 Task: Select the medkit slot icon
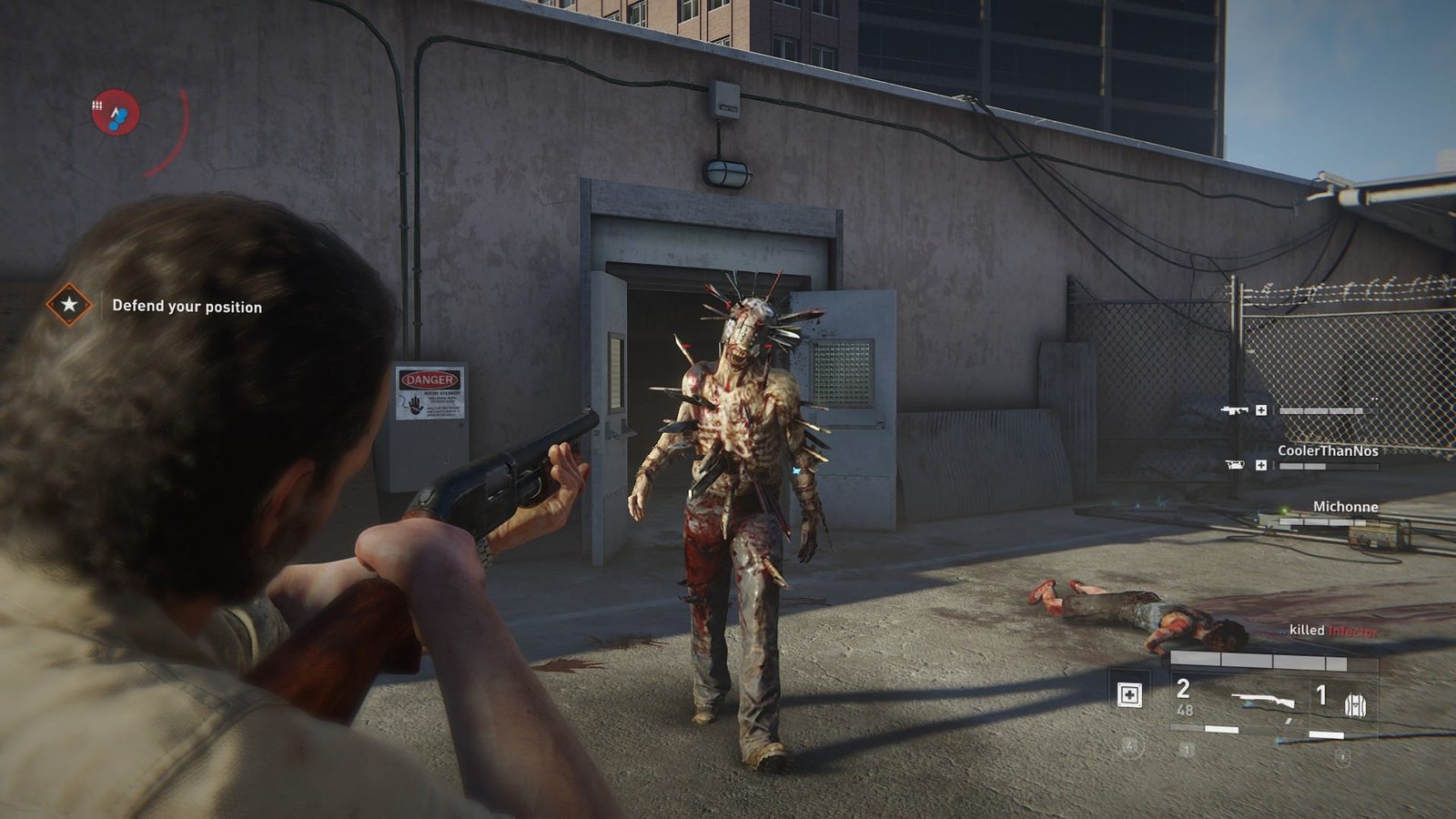1129,695
